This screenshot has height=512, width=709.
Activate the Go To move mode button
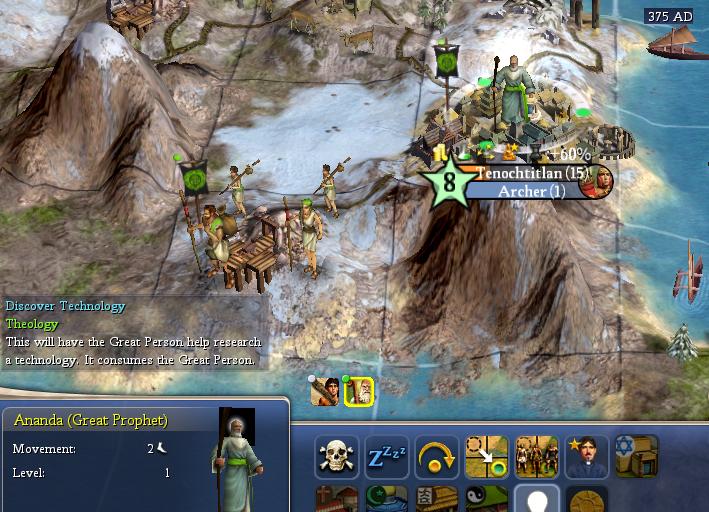(x=487, y=457)
